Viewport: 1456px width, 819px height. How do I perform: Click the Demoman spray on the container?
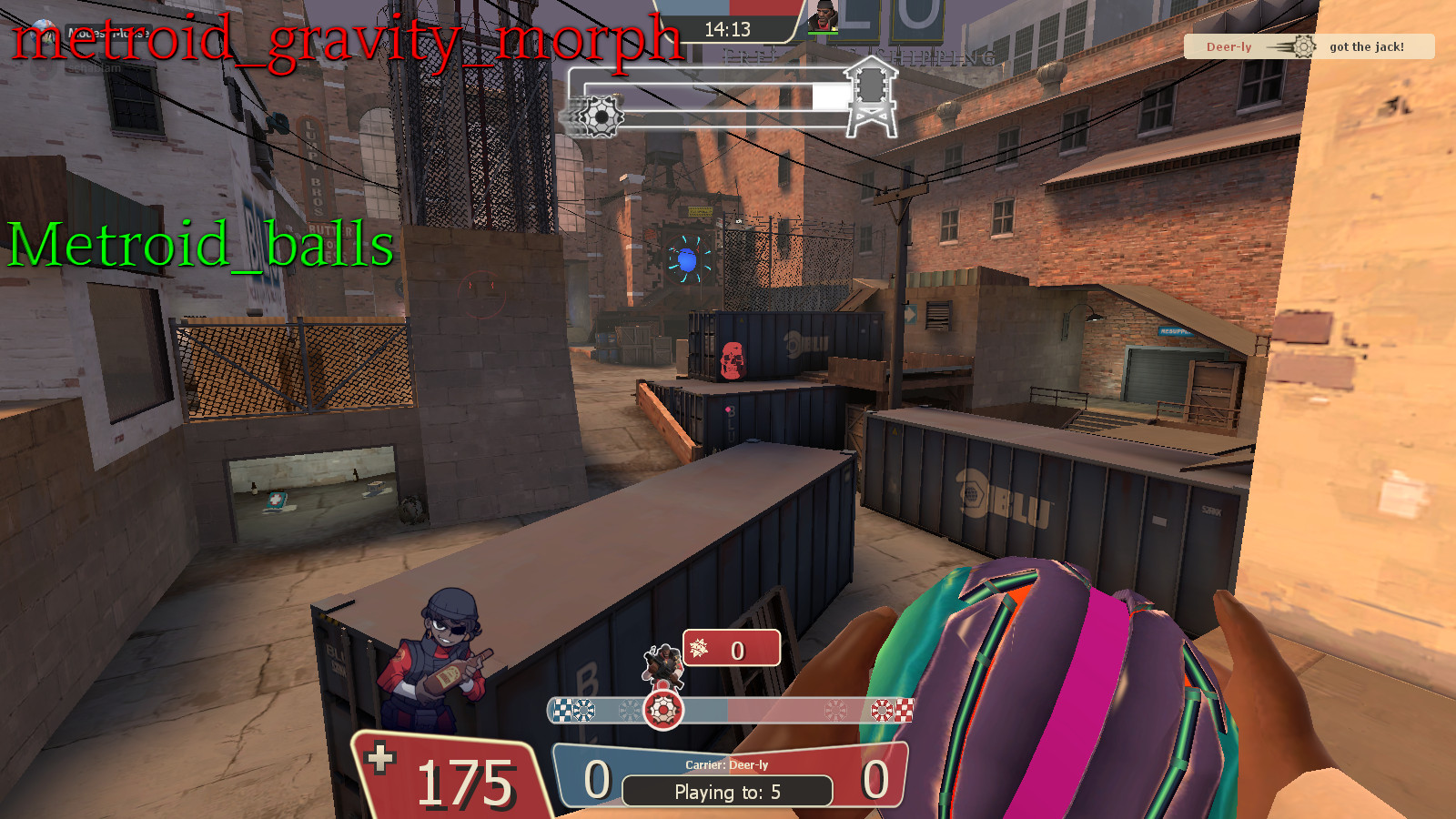[x=446, y=657]
